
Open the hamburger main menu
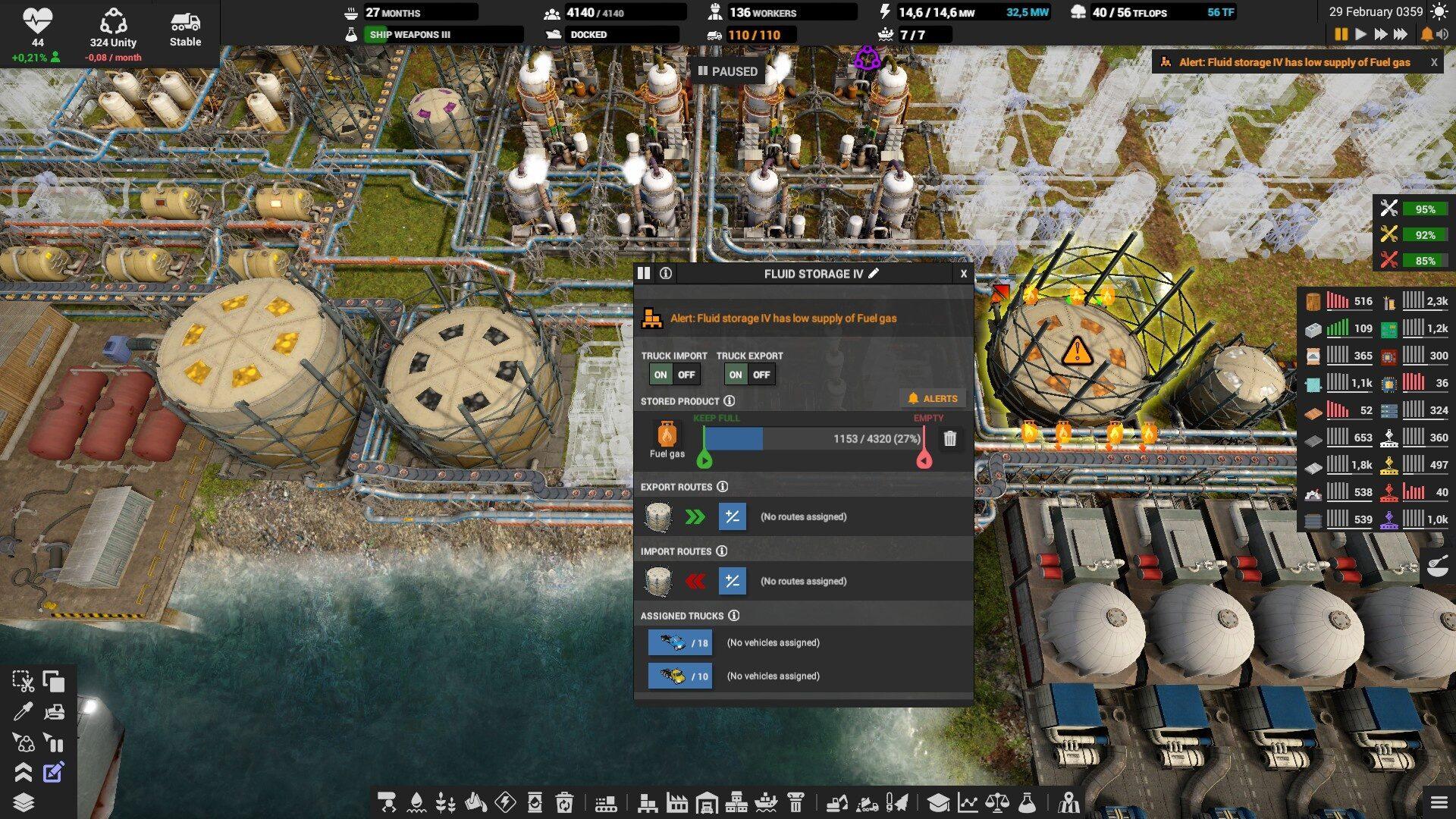1439,802
